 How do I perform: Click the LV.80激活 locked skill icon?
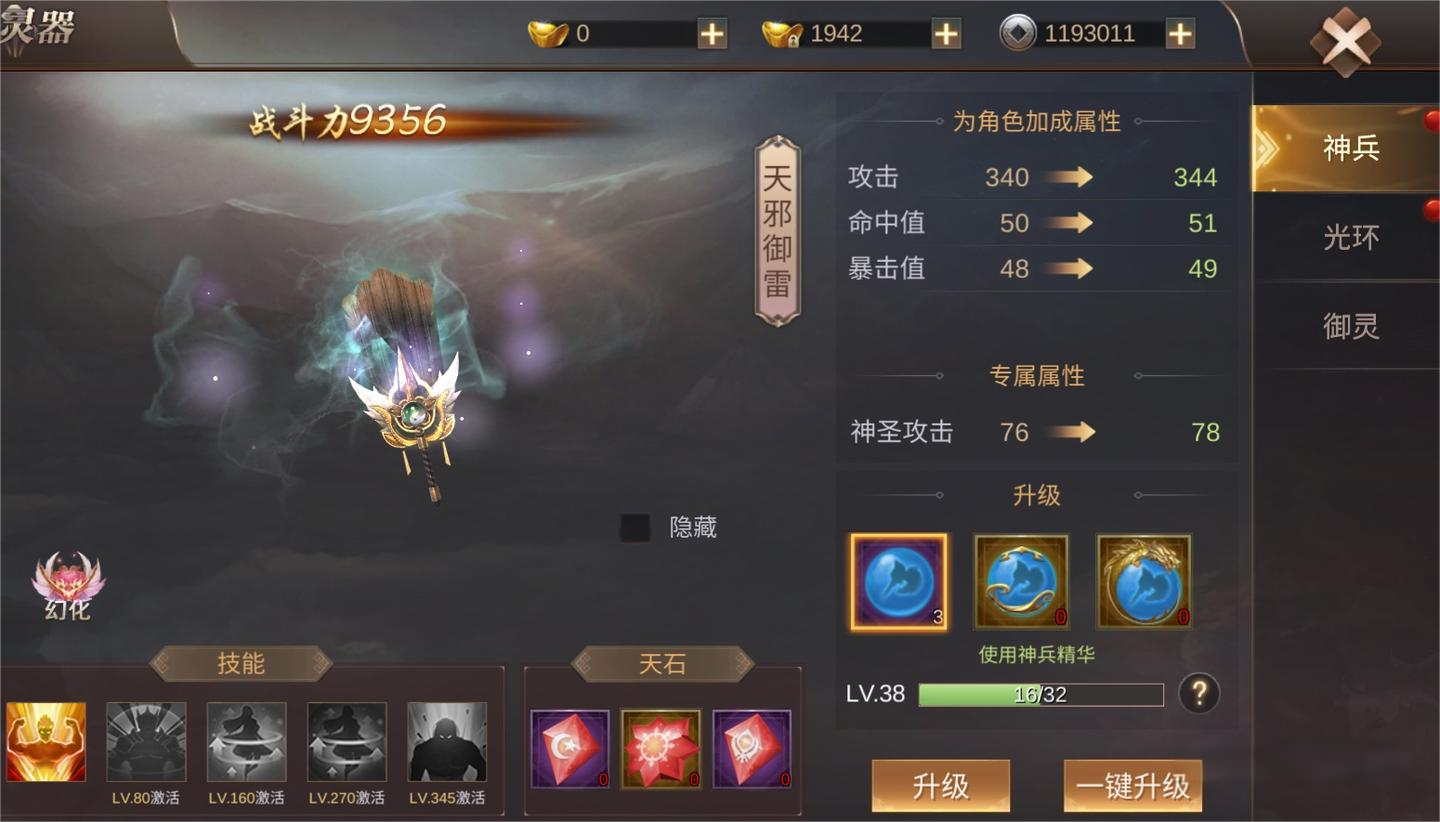click(145, 741)
